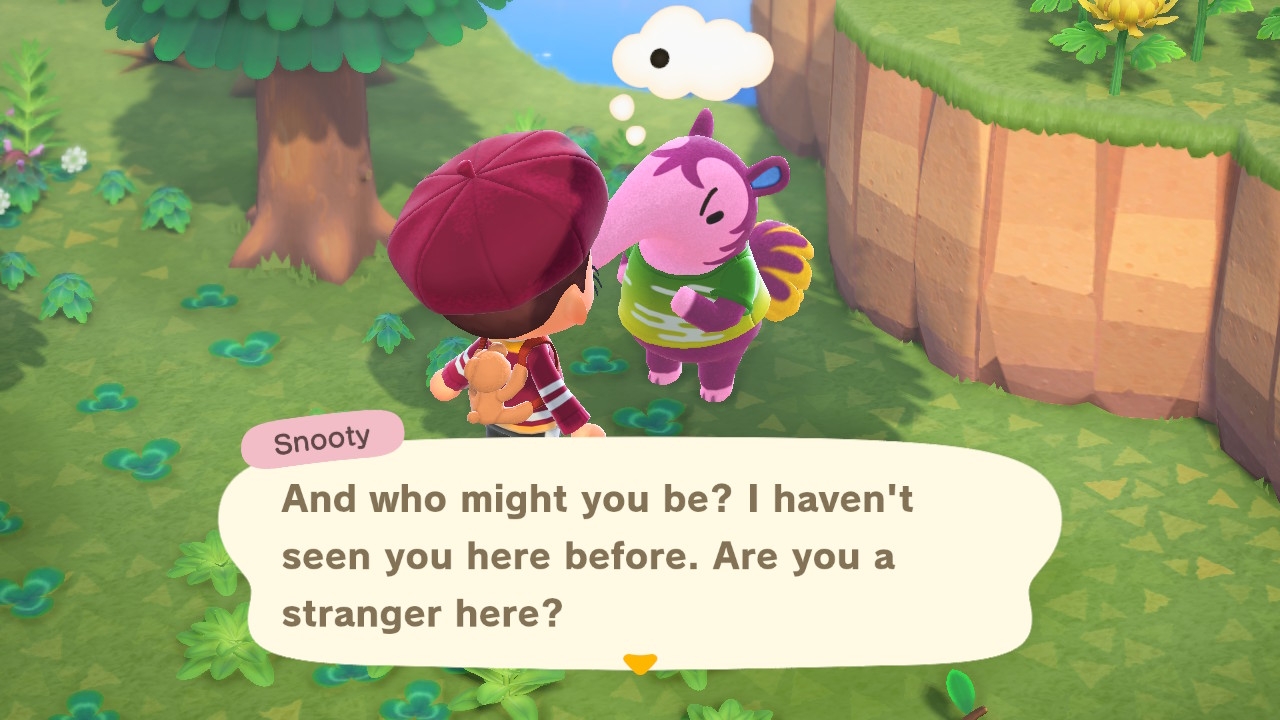Click the orange continue arrow under the dialogue
This screenshot has width=1280, height=720.
pos(639,663)
